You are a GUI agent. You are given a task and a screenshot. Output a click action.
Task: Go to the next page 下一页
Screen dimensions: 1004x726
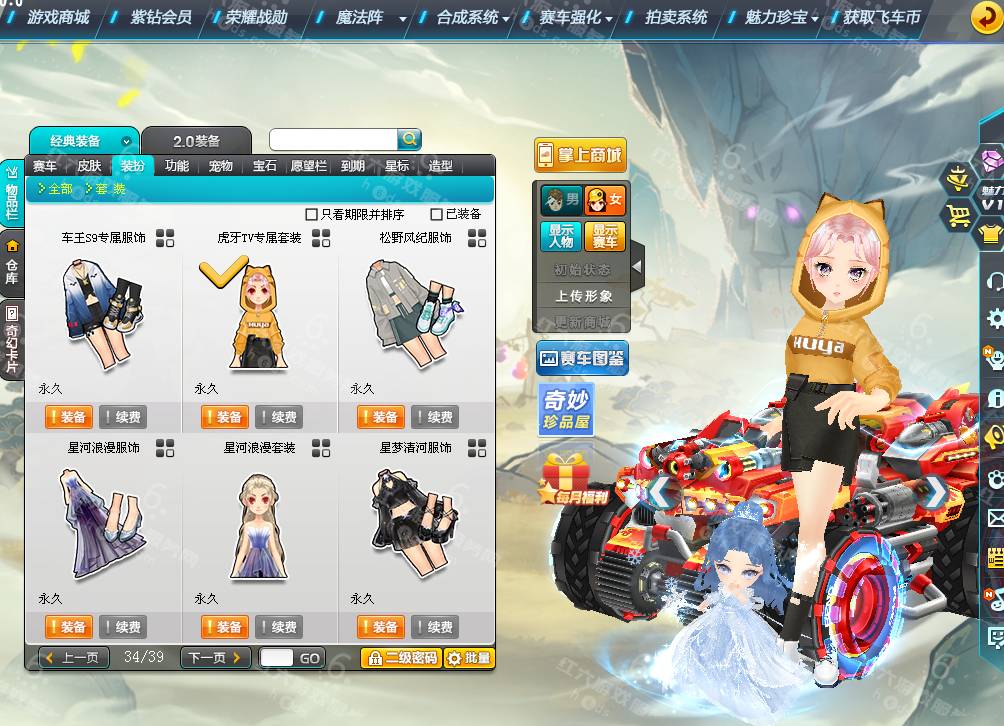coord(215,658)
